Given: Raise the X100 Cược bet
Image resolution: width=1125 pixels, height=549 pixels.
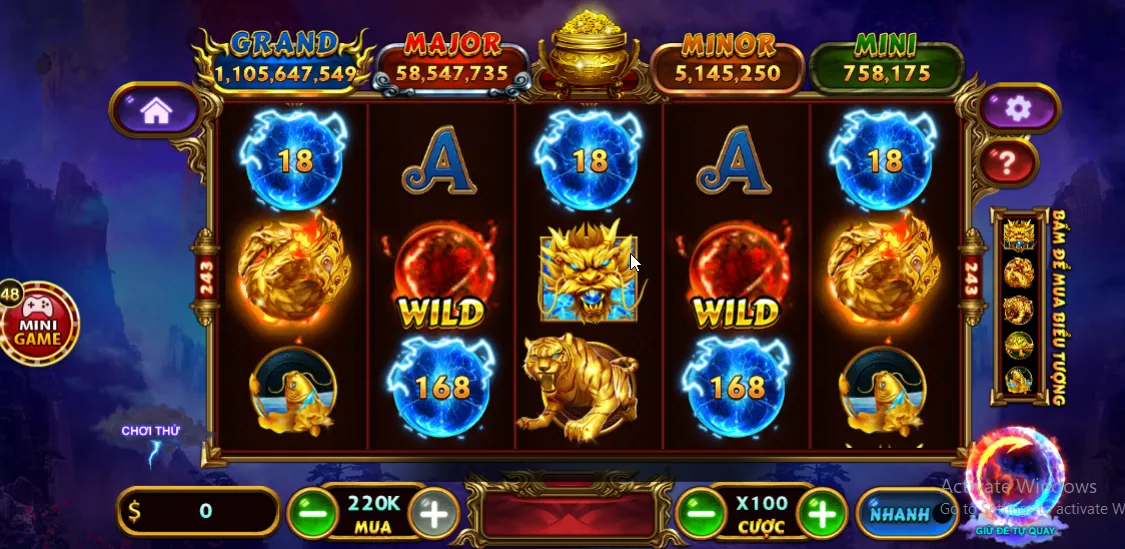Looking at the screenshot, I should pyautogui.click(x=821, y=515).
